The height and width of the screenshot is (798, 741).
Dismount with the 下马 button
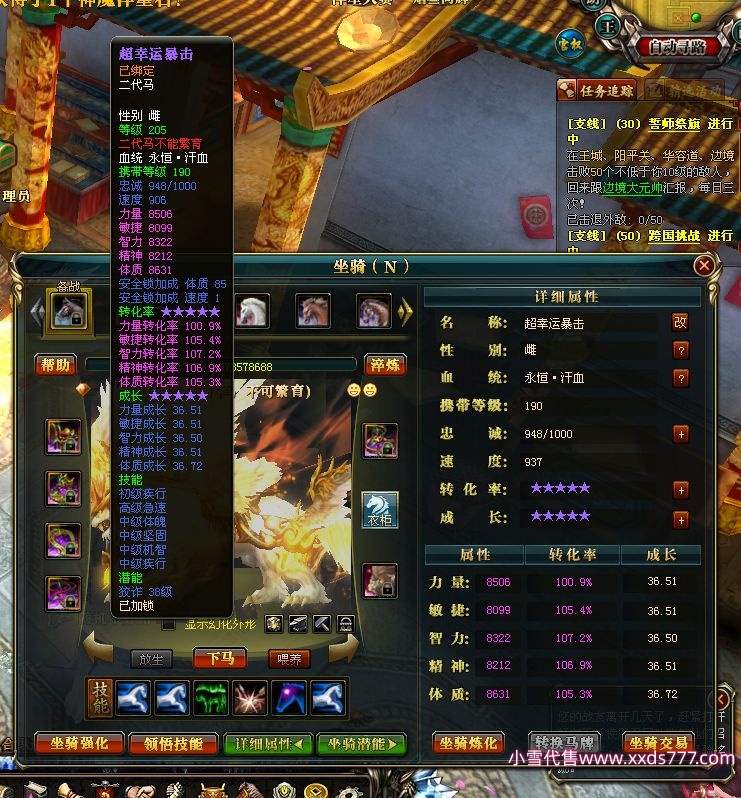(x=220, y=658)
